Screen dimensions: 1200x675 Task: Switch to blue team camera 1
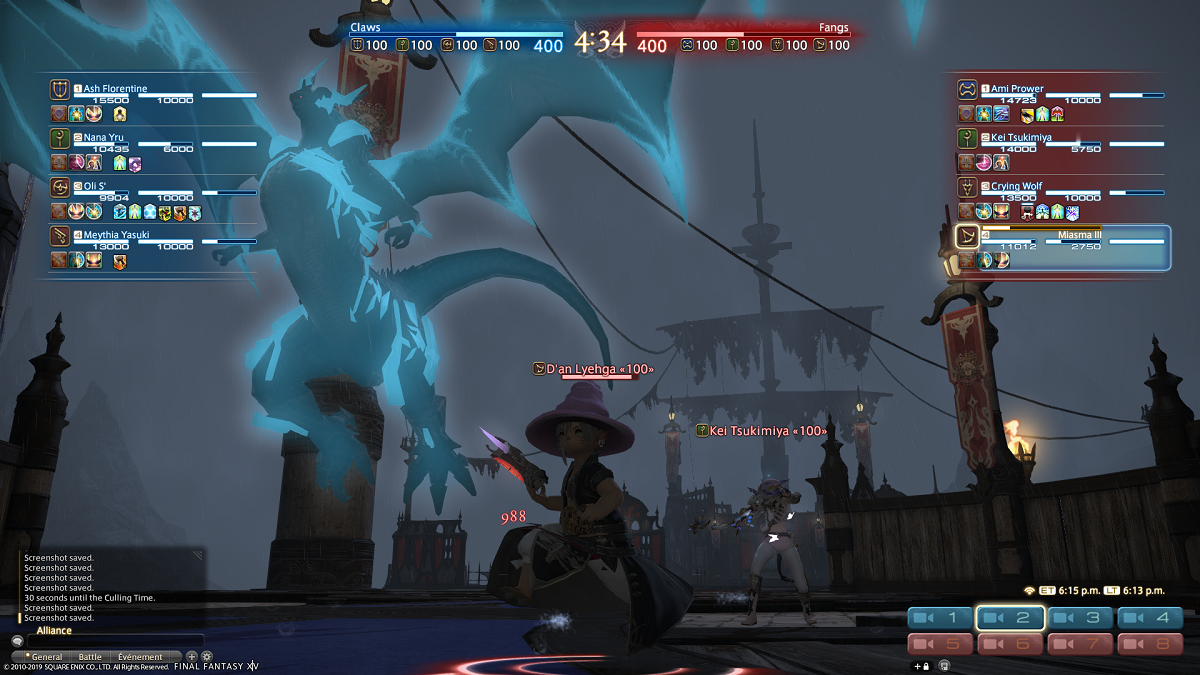coord(939,618)
